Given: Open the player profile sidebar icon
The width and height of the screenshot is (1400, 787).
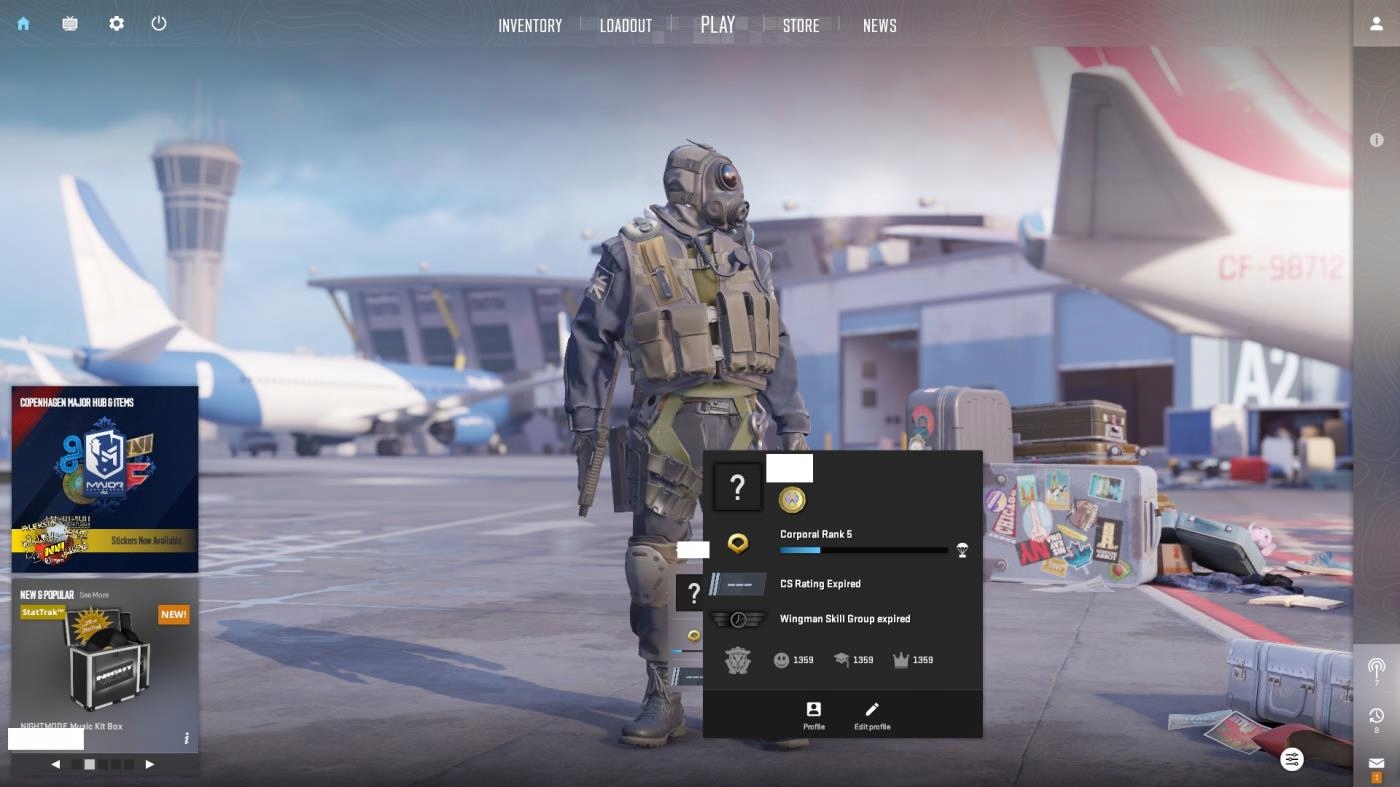Looking at the screenshot, I should (1377, 24).
